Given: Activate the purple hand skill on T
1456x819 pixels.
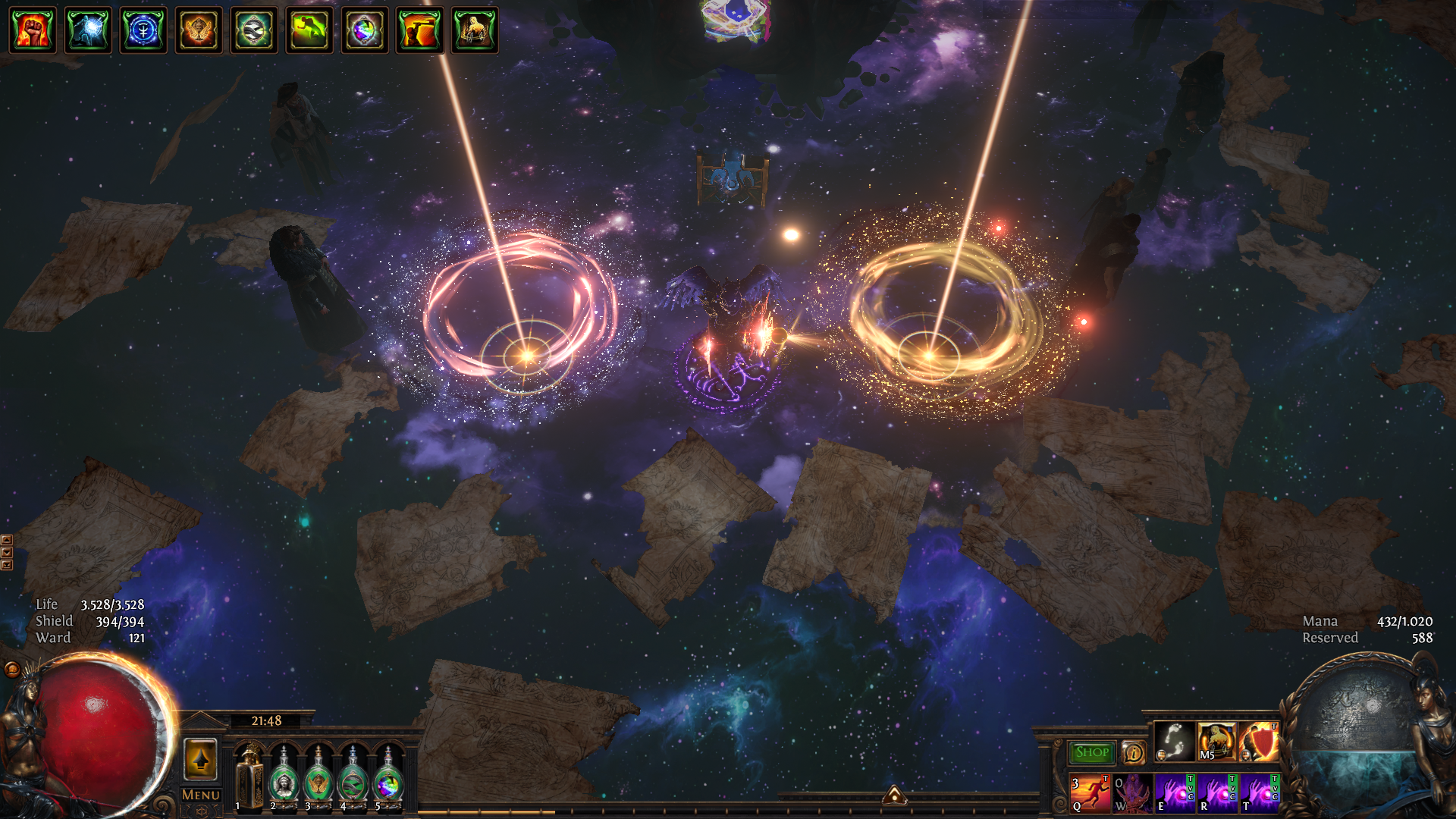Looking at the screenshot, I should point(1260,793).
